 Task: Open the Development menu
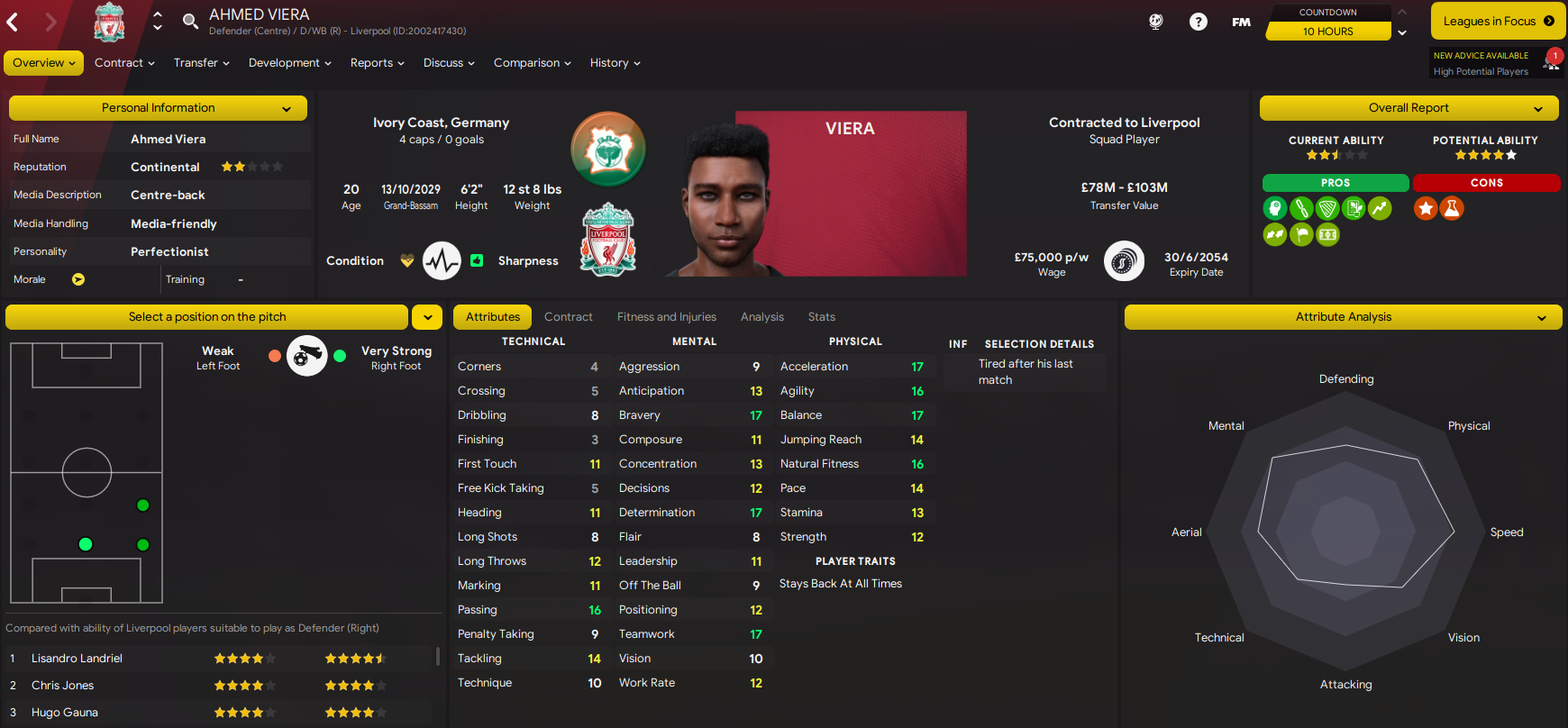(x=289, y=63)
